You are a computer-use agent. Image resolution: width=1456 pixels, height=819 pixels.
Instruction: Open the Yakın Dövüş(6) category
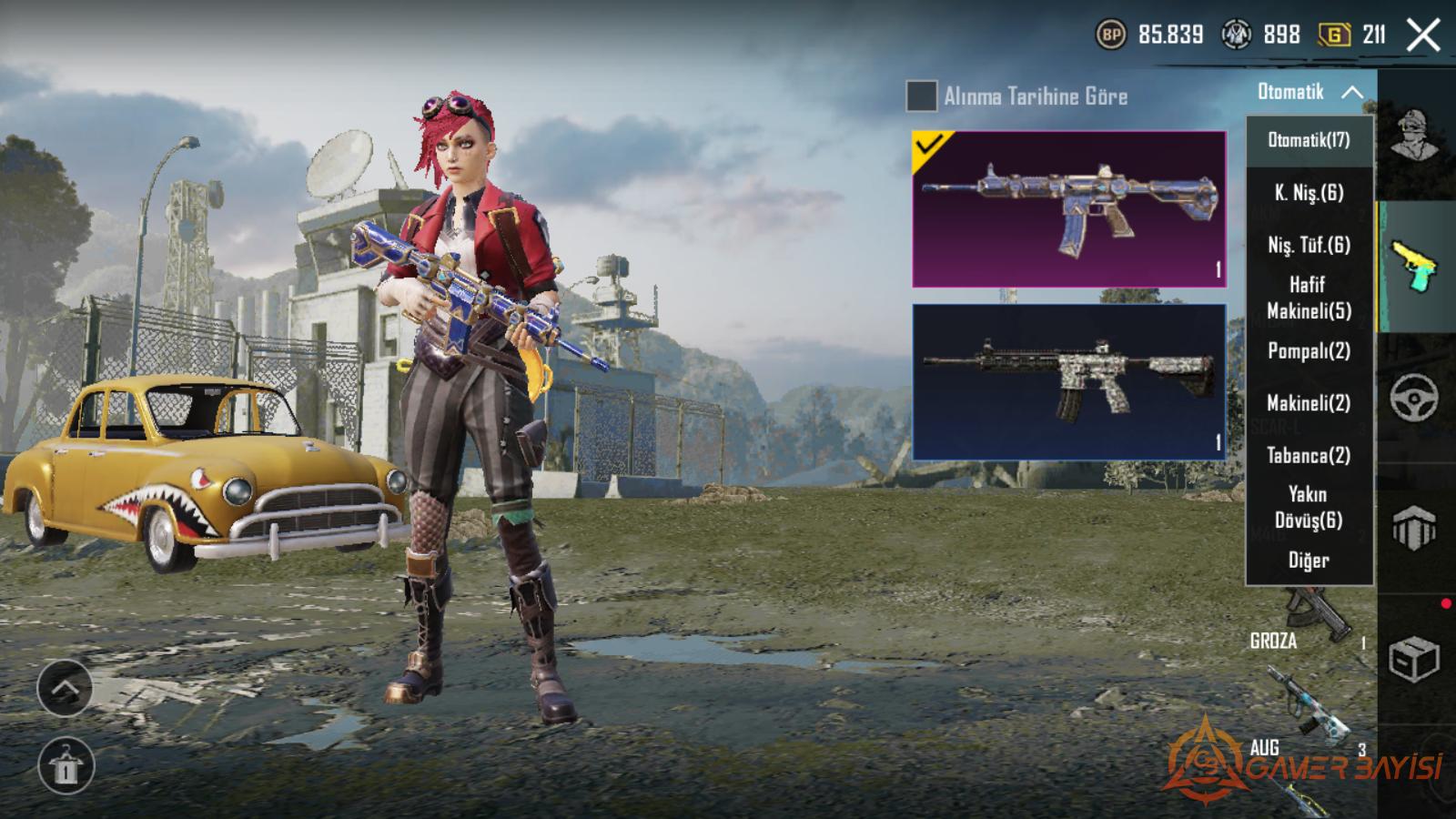(1309, 507)
